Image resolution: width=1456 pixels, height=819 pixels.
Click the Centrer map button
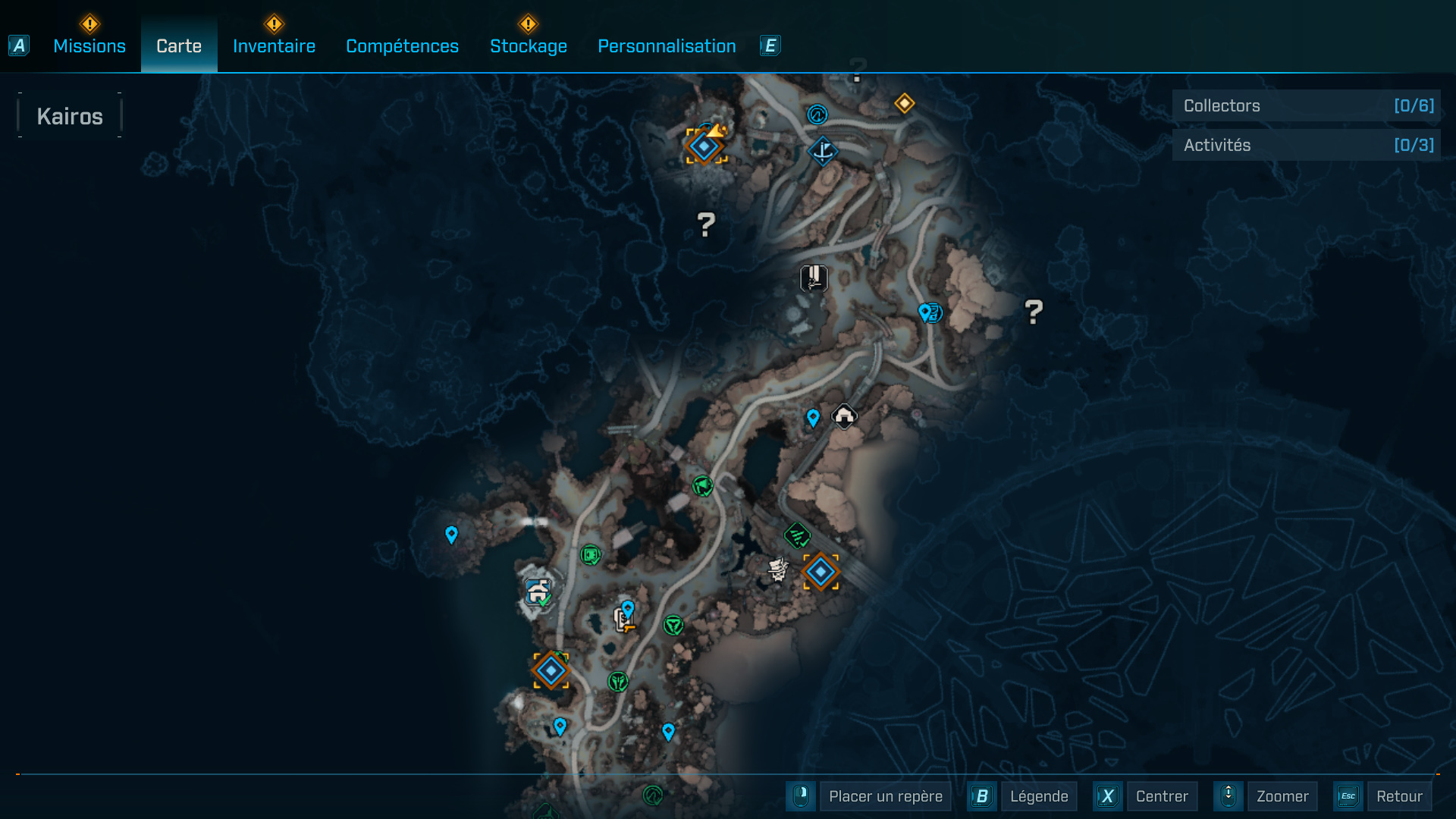1161,796
